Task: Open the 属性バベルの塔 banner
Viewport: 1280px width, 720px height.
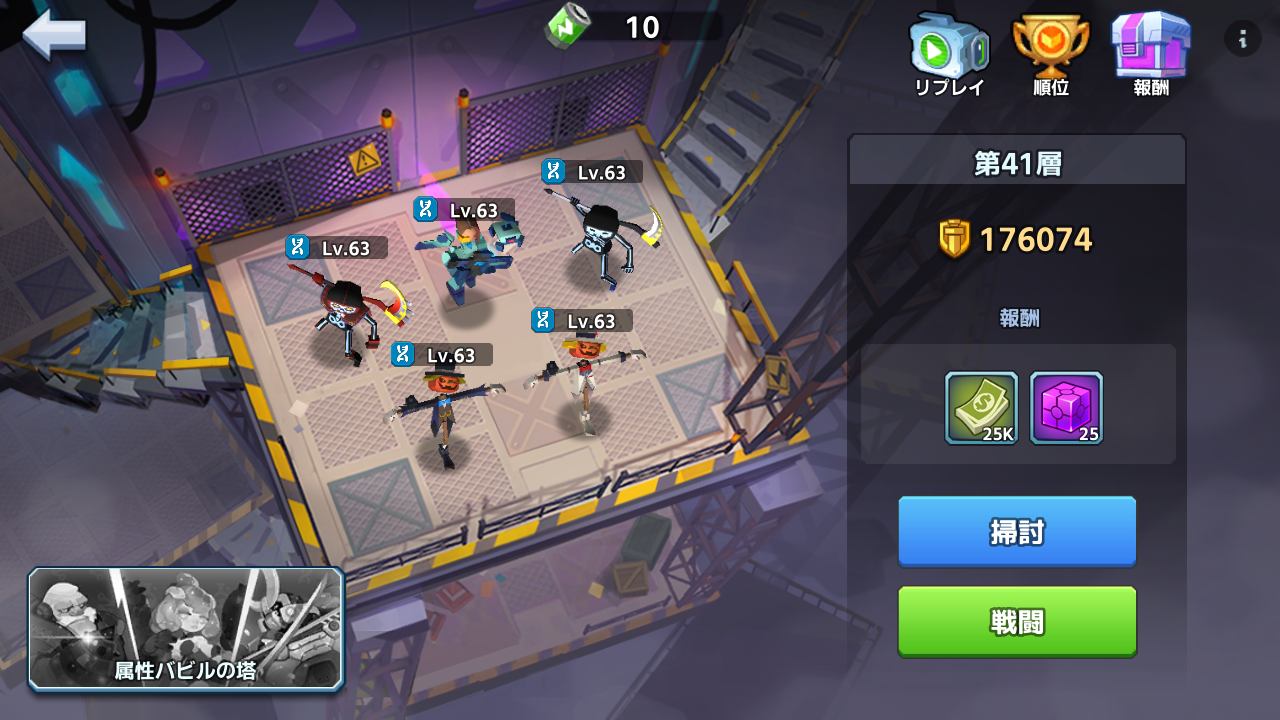Action: click(186, 629)
